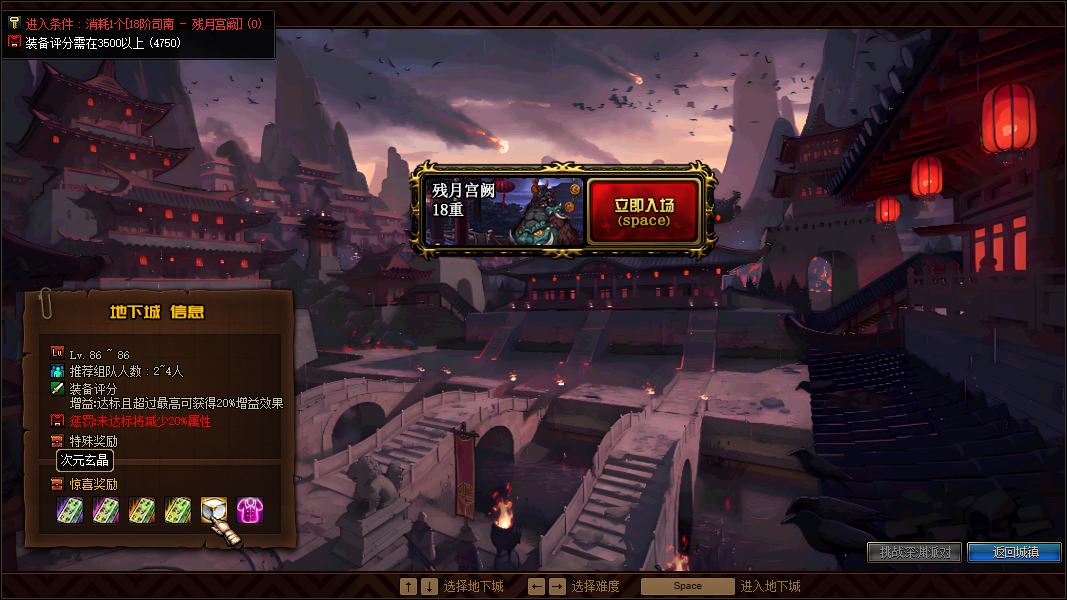Inspect the magenta-glow talisman reward
The image size is (1067, 600).
click(106, 511)
